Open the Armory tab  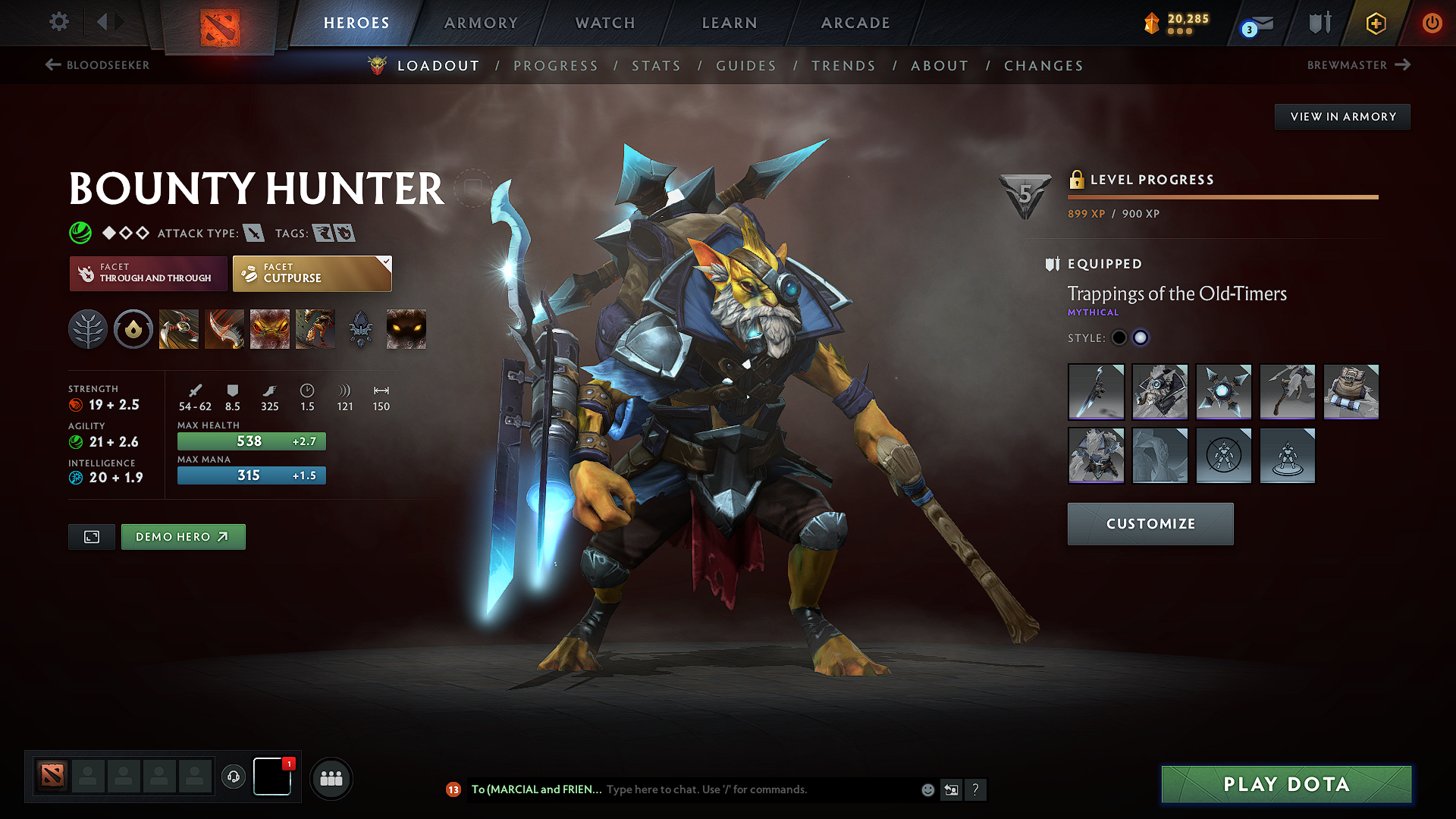[481, 23]
